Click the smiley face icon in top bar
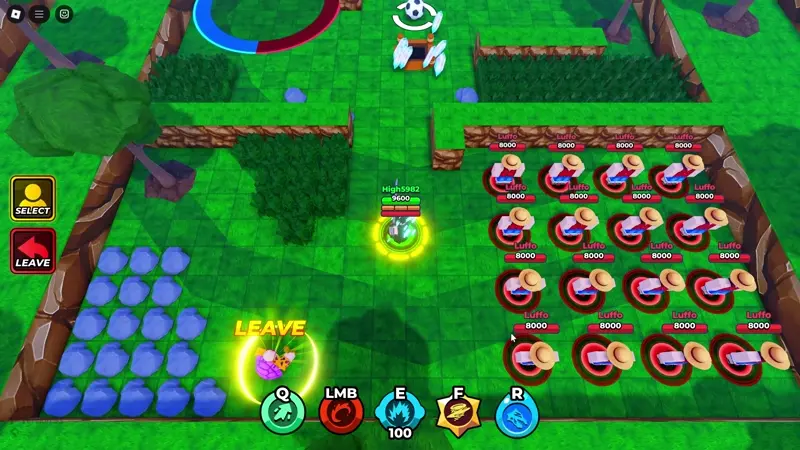The width and height of the screenshot is (800, 450). 64,14
